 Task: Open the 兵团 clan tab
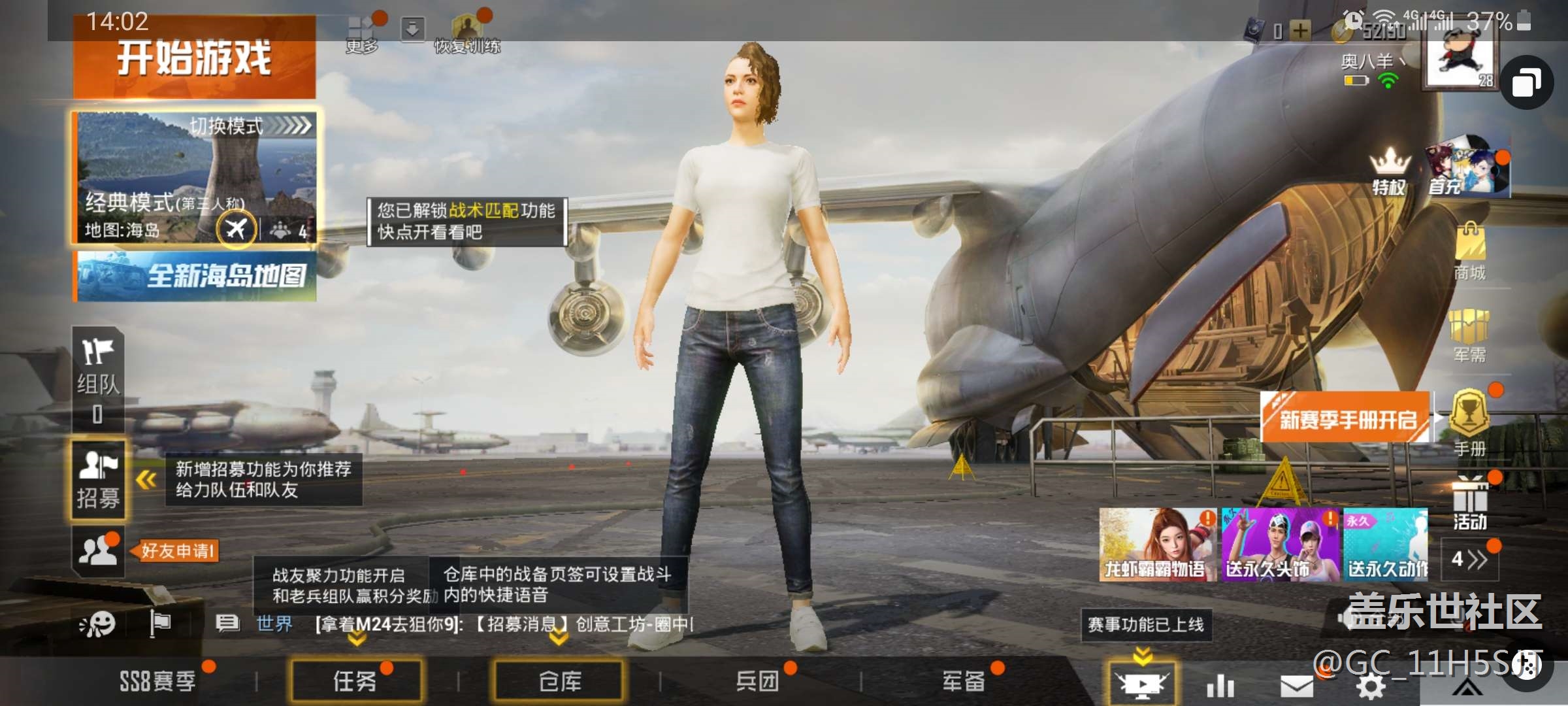(x=758, y=681)
